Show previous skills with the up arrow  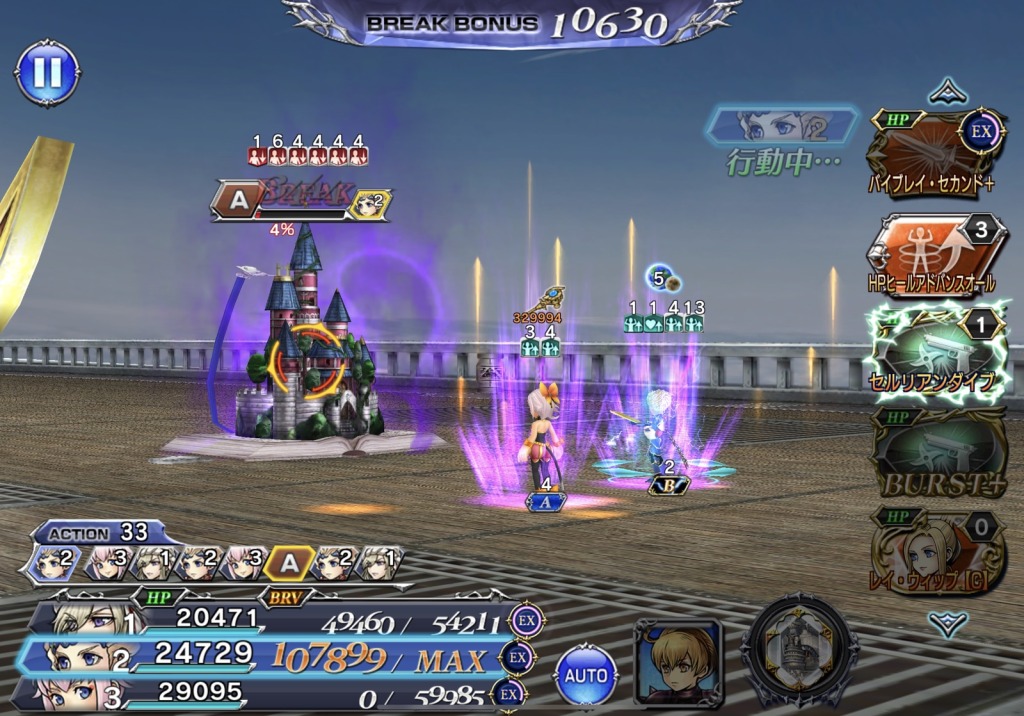coord(946,93)
